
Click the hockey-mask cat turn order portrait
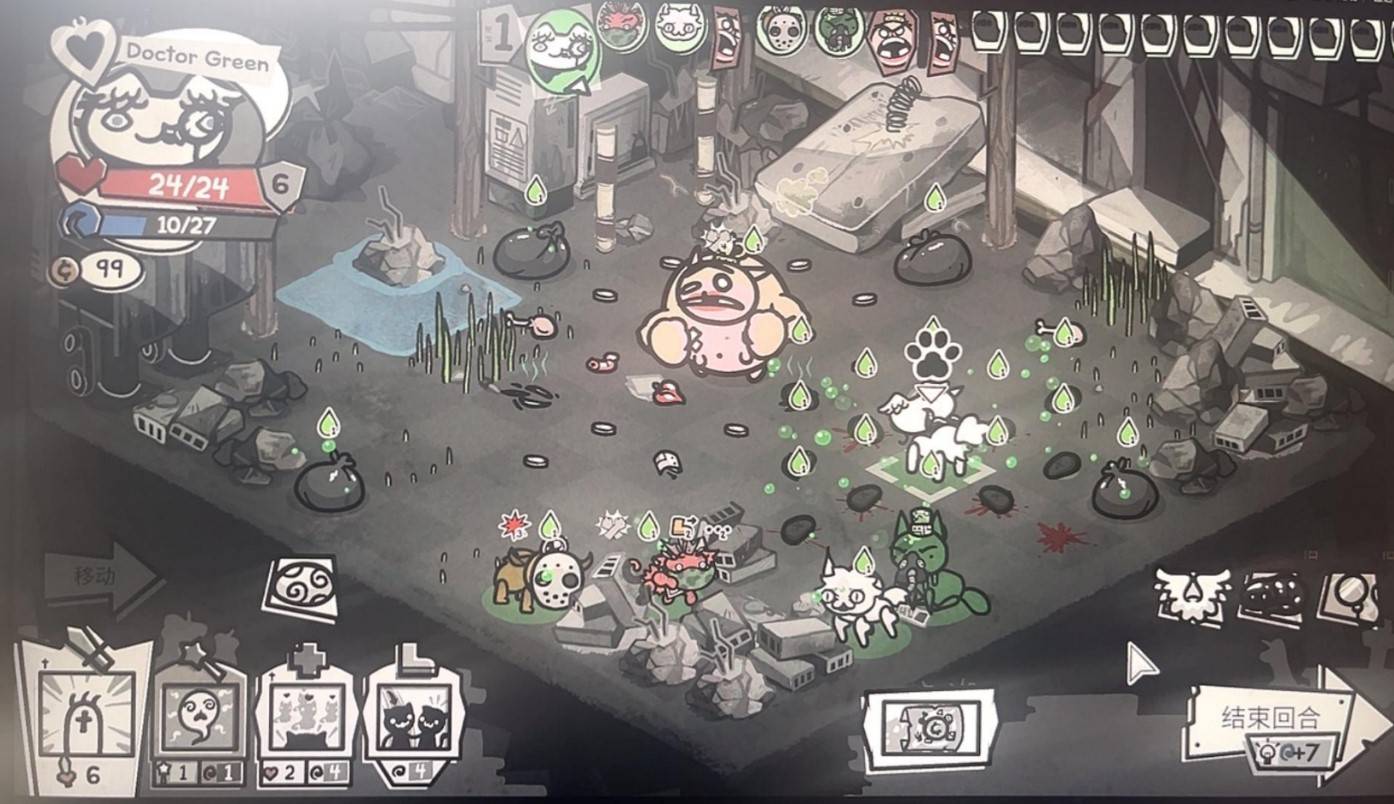[781, 29]
